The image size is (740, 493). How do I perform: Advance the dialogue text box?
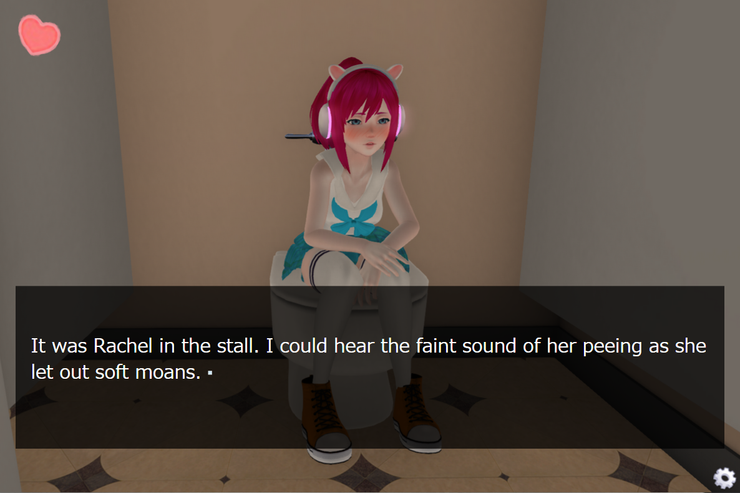click(x=369, y=366)
